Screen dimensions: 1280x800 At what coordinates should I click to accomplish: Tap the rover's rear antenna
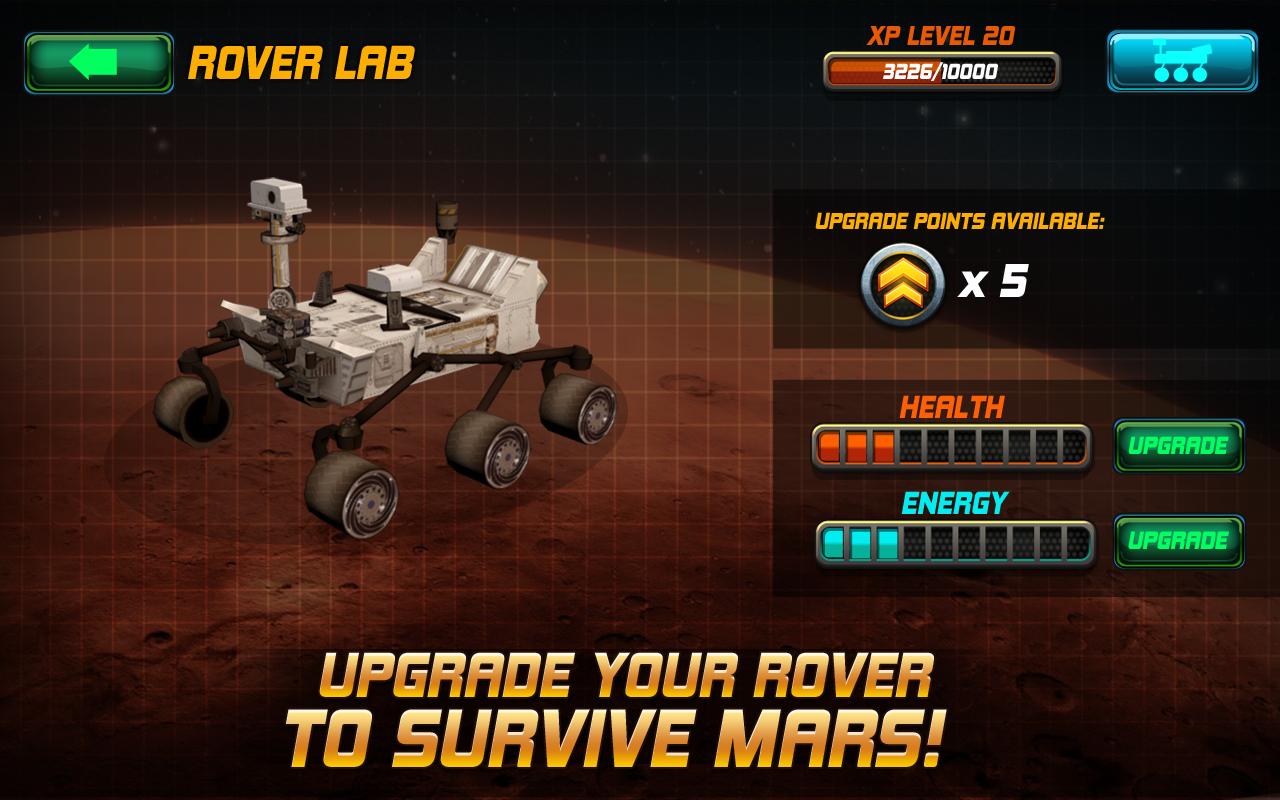point(447,220)
